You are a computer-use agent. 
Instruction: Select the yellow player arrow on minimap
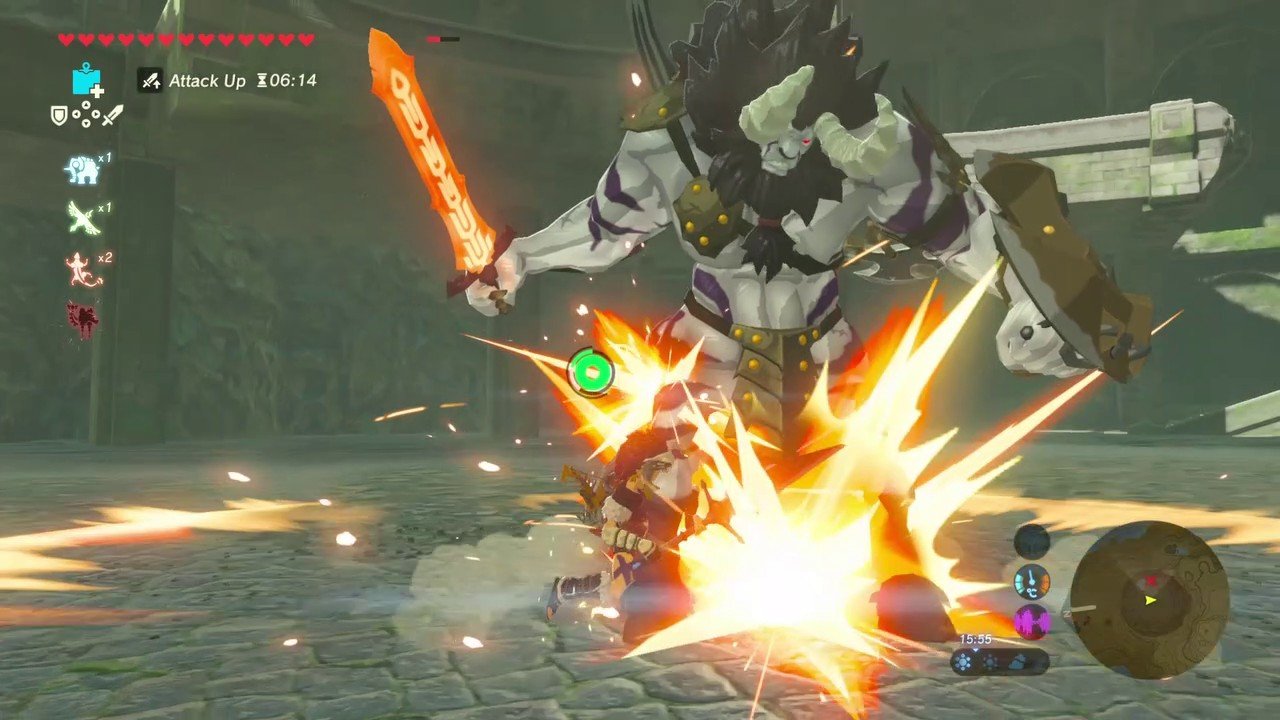[1149, 600]
